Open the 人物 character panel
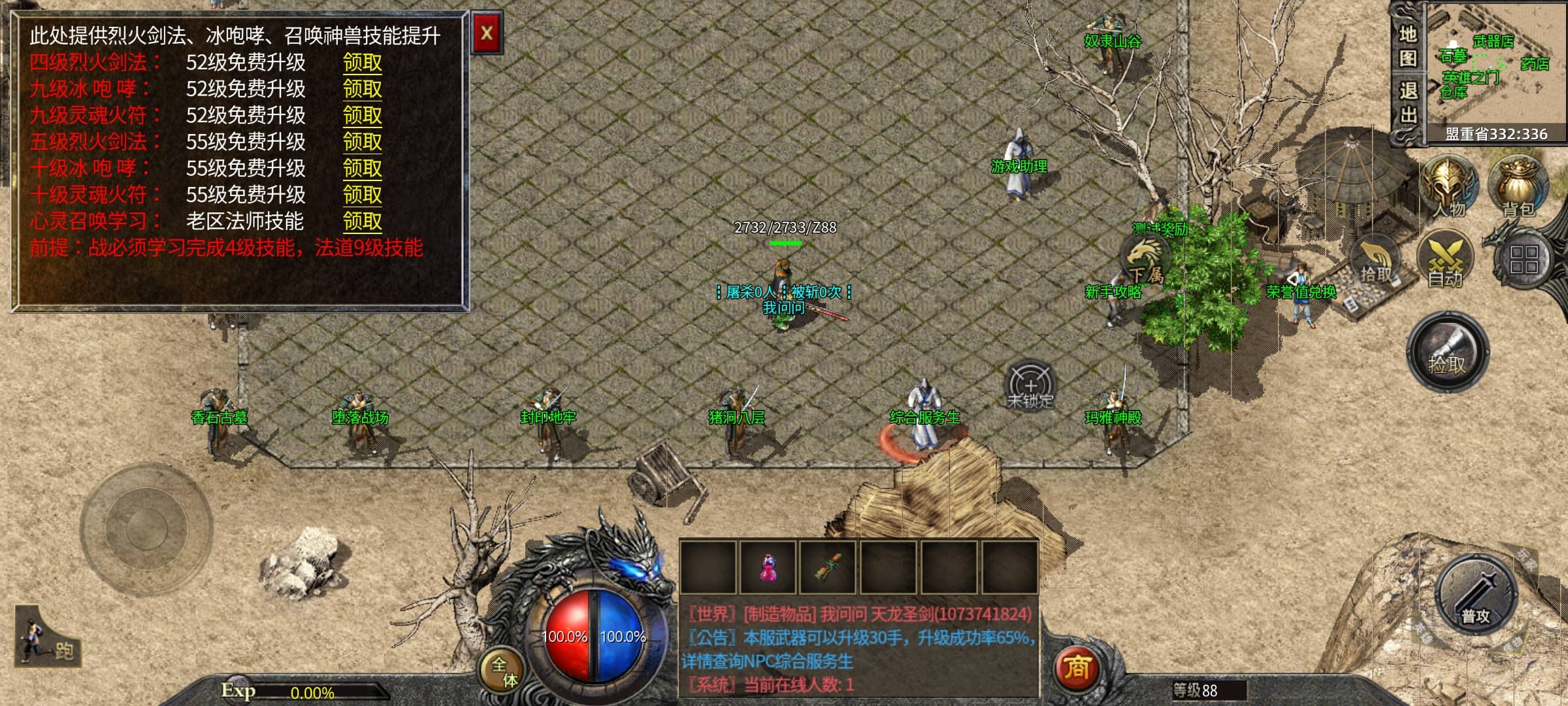Screen dimensions: 1568x706 1448,188
